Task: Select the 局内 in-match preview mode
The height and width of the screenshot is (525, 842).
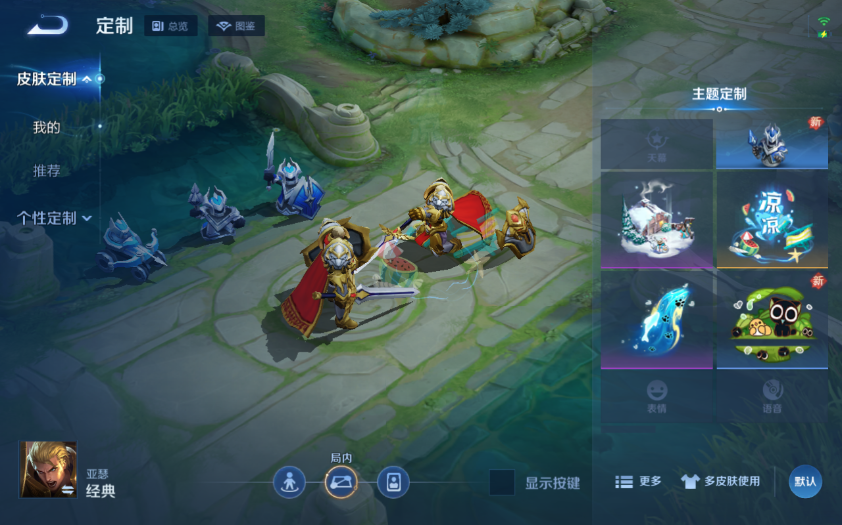Action: pyautogui.click(x=341, y=483)
